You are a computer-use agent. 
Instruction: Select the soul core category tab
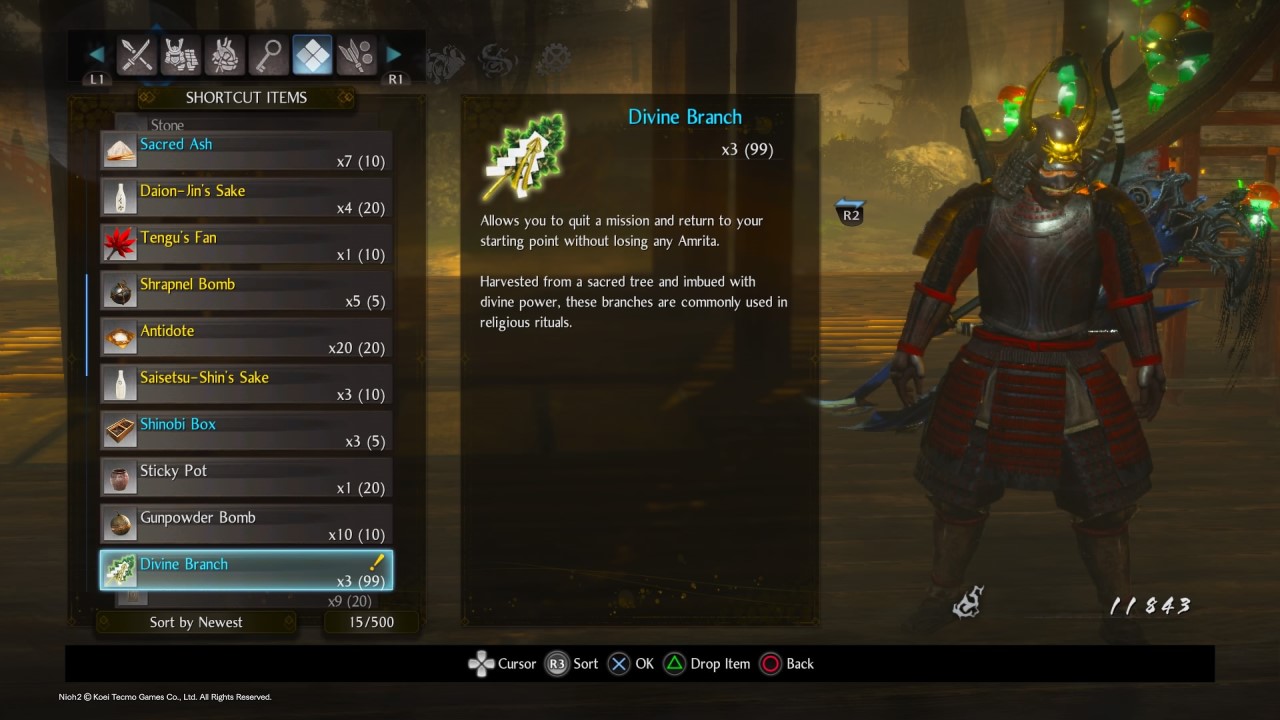[225, 56]
